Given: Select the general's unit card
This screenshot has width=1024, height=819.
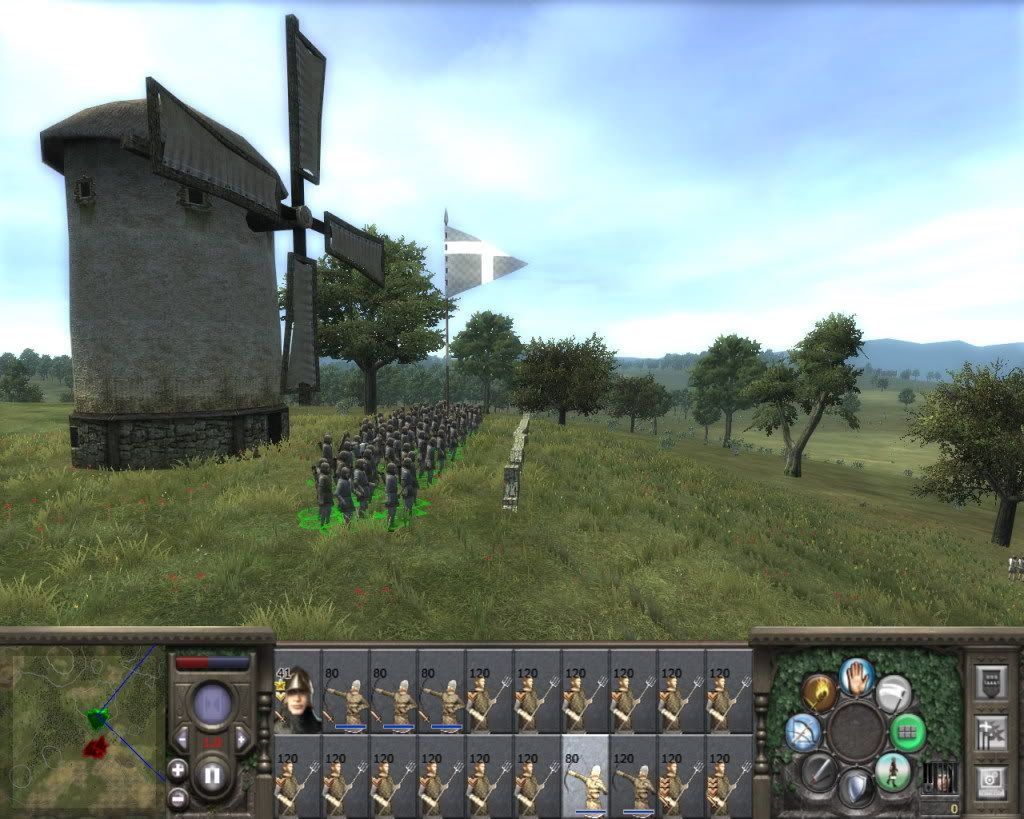Looking at the screenshot, I should click(x=297, y=691).
